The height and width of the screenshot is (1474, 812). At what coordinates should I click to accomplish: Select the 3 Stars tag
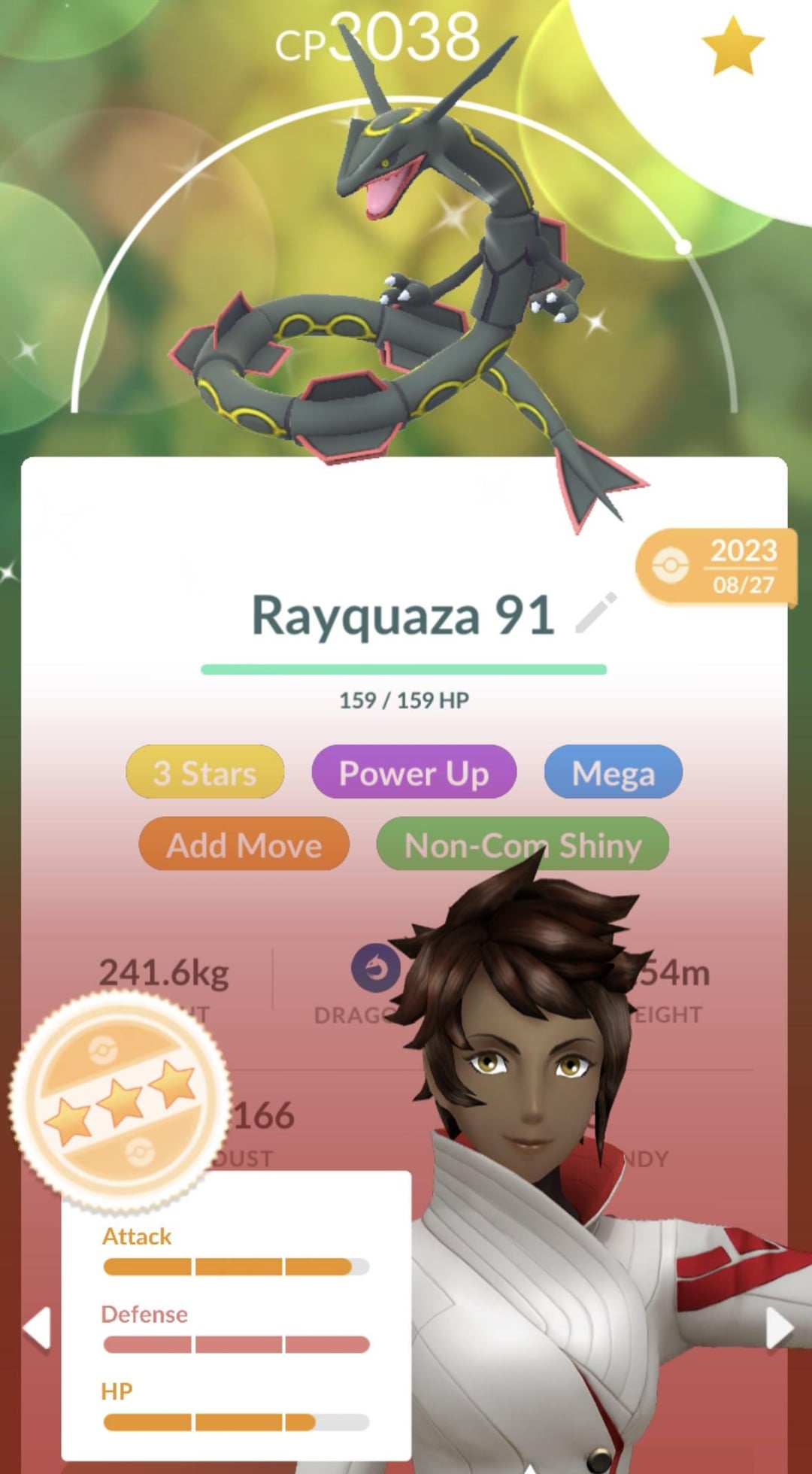pyautogui.click(x=205, y=772)
